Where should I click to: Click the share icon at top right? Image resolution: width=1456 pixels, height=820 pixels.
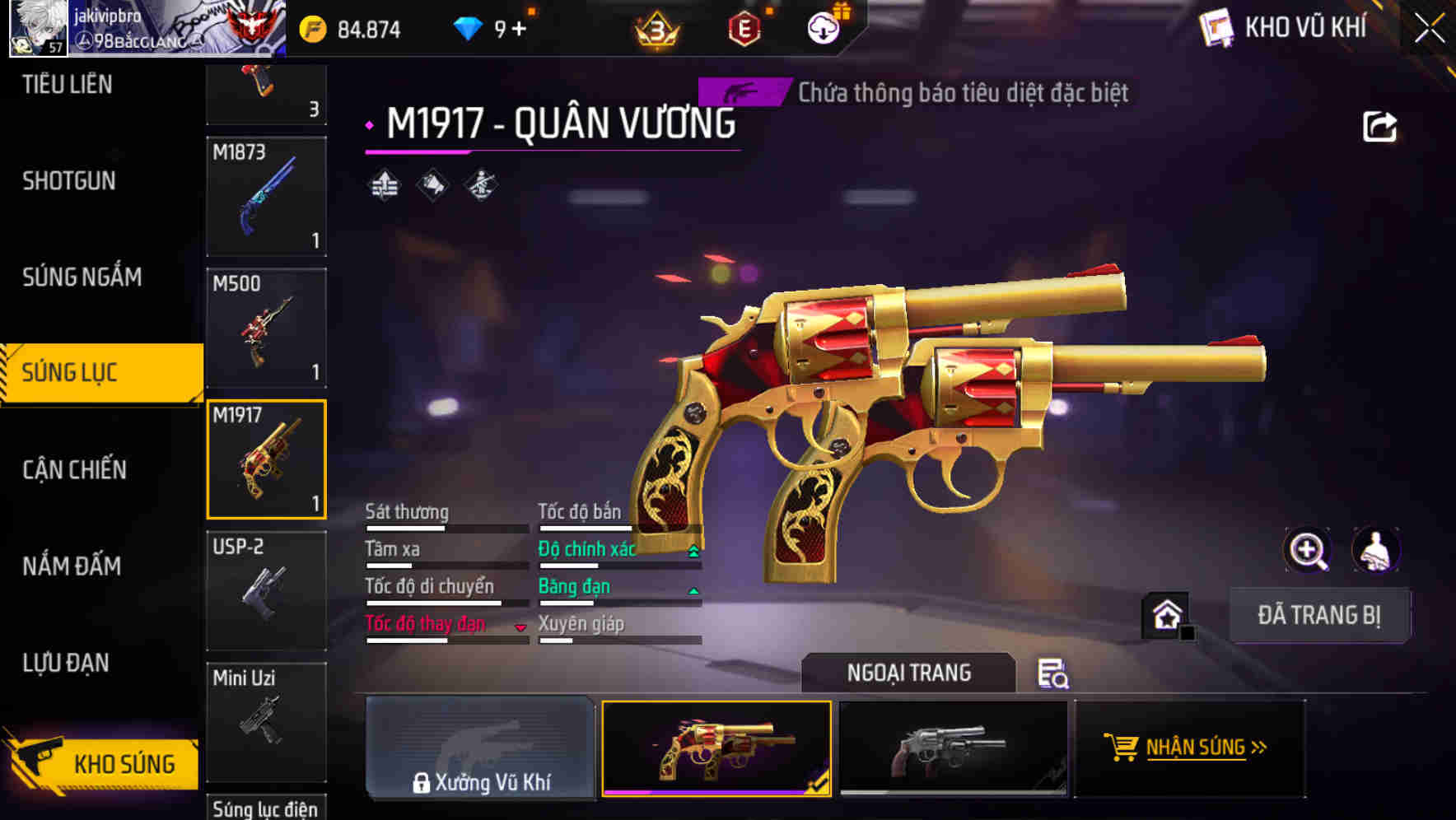click(1379, 125)
